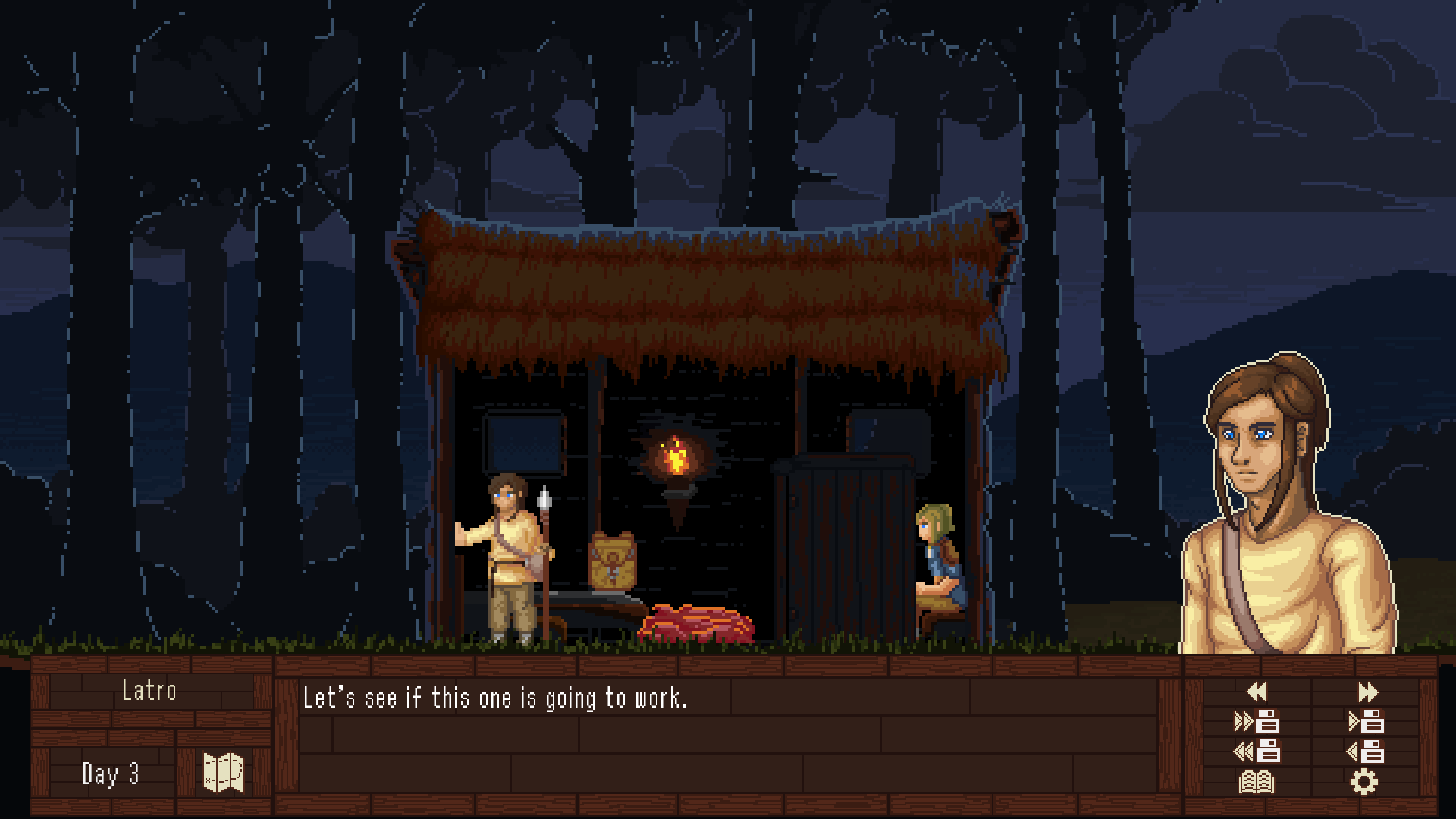Rewind dialogue with the double left arrows
This screenshot has height=819, width=1456.
1257,692
